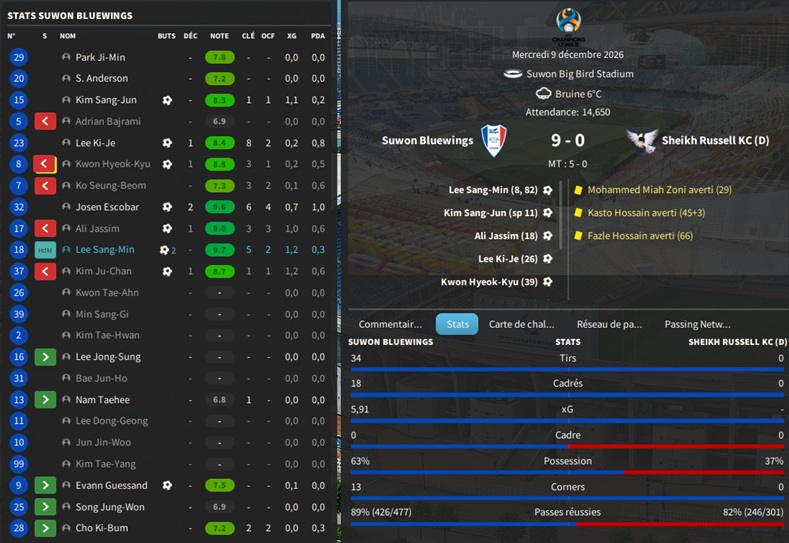Open Suwon Bluewings team name in scoreline
This screenshot has height=543, width=789.
click(427, 141)
